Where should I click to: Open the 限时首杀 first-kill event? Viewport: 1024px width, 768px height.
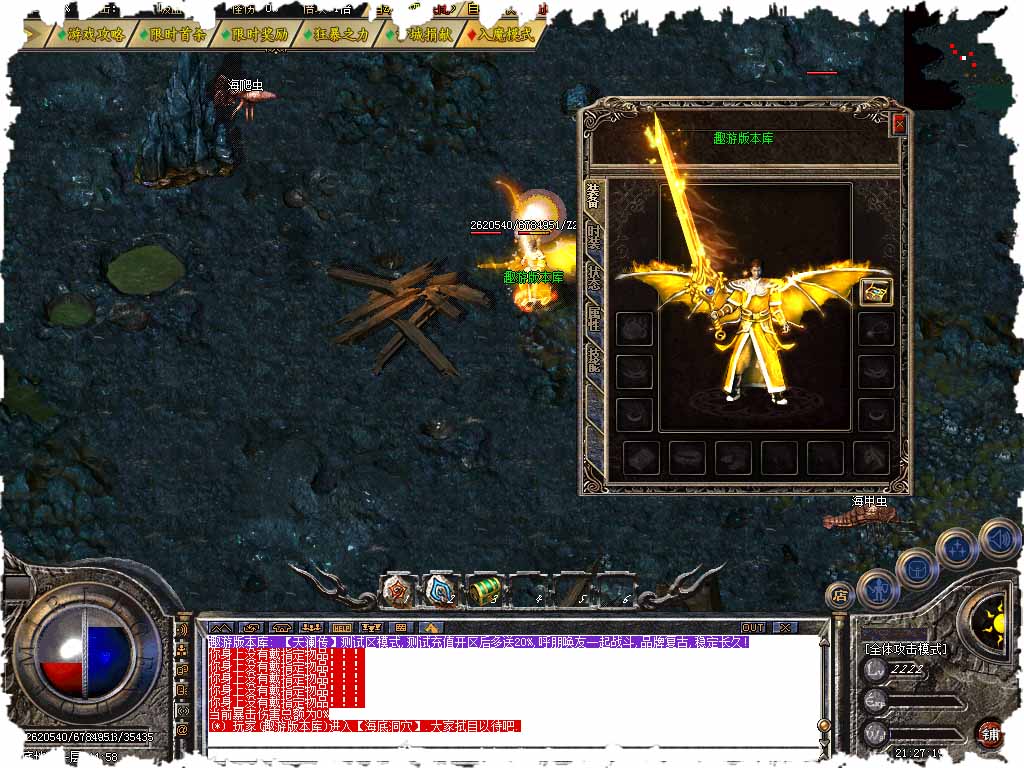[x=178, y=33]
